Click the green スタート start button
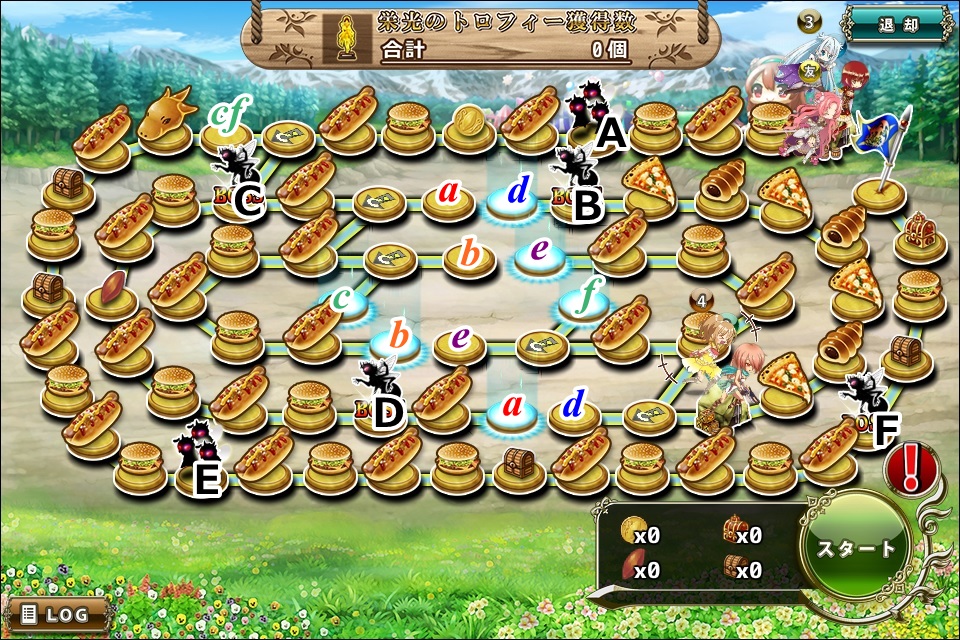The image size is (960, 640). click(856, 549)
